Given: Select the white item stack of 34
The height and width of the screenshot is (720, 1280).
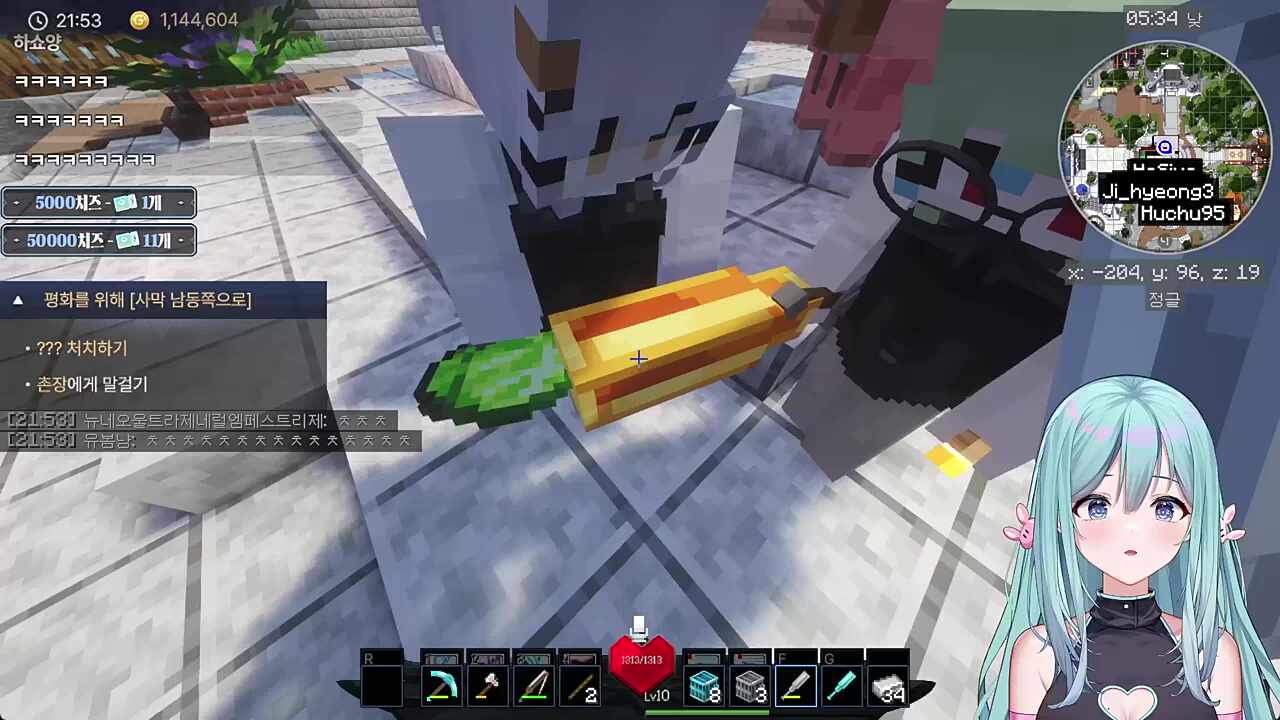Looking at the screenshot, I should [887, 687].
